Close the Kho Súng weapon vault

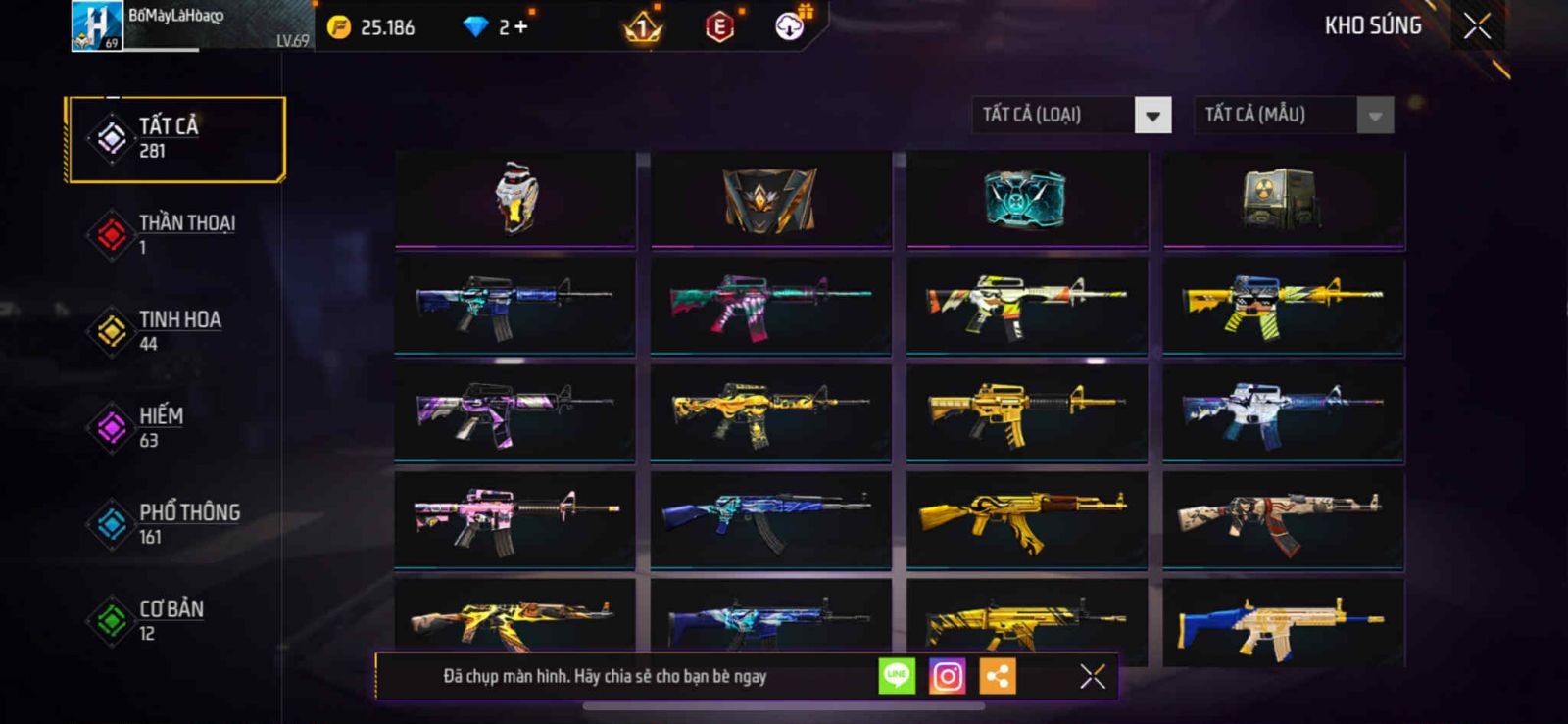[1477, 26]
